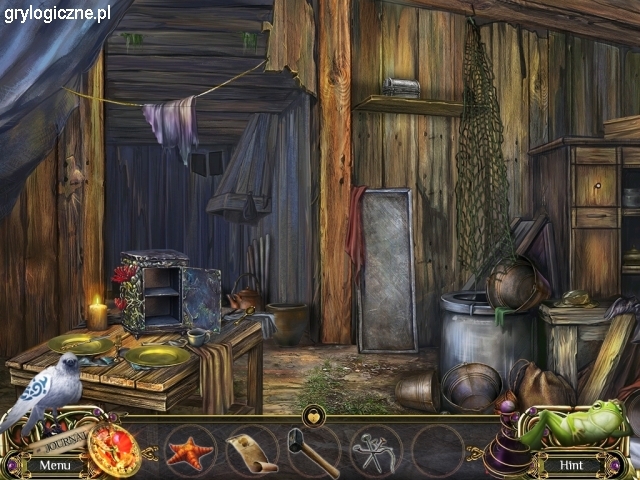Click the heart emblem above the inventory bar
640x480 pixels.
(313, 414)
